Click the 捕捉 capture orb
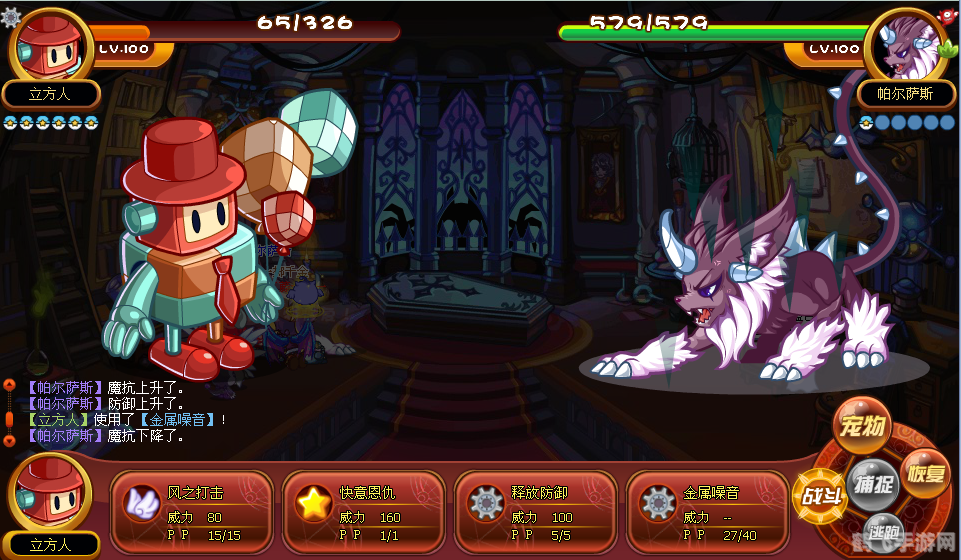961x560 pixels. pyautogui.click(x=870, y=482)
